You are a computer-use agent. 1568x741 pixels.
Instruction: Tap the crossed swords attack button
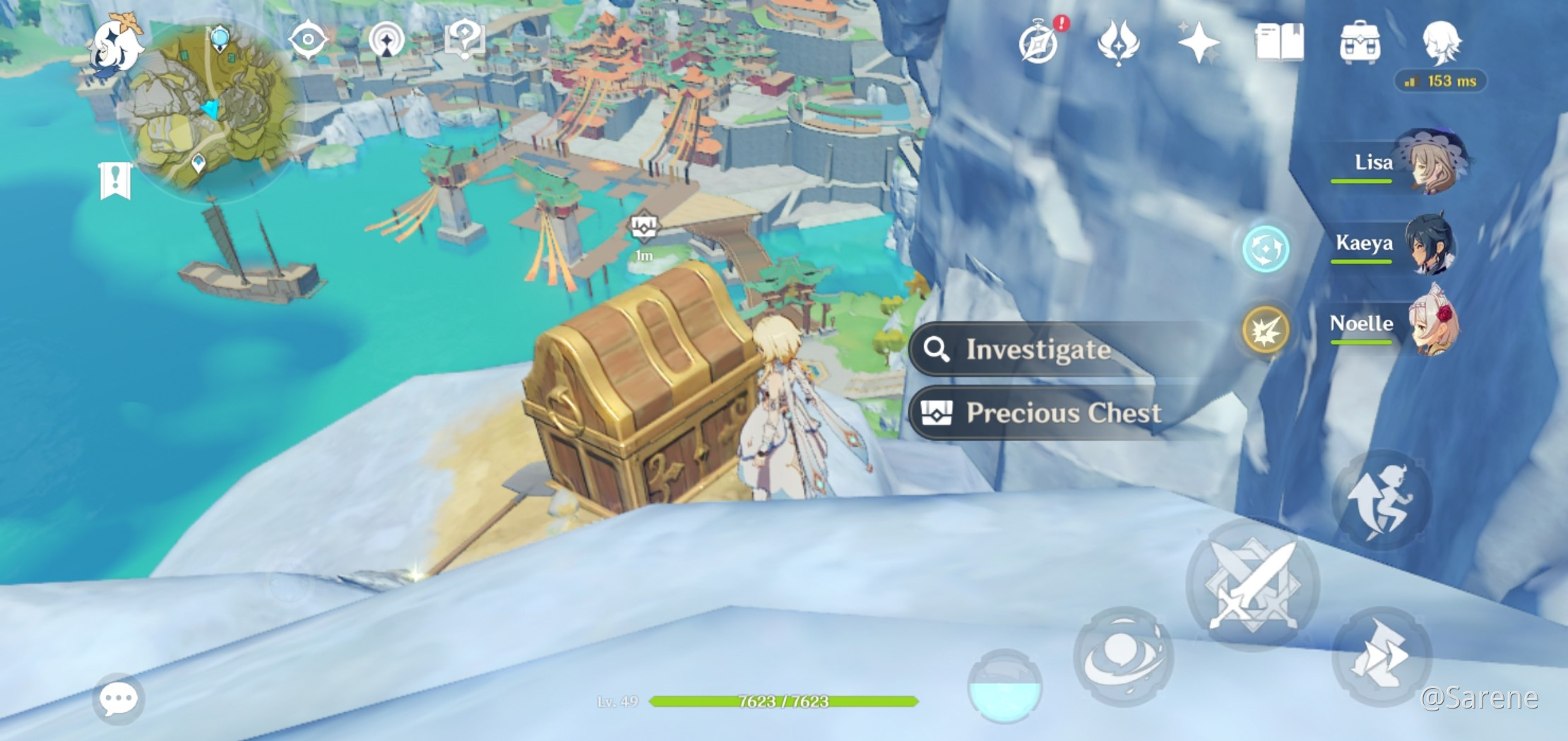[x=1252, y=585]
